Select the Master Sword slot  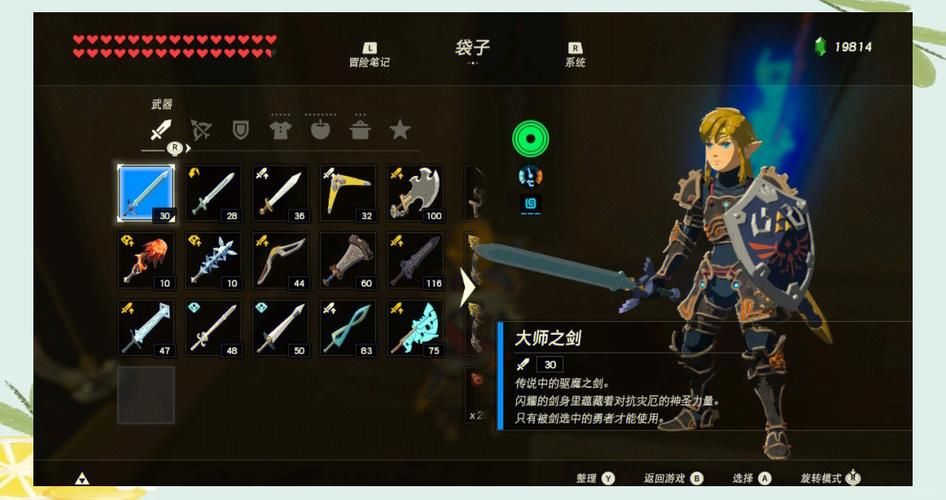146,193
